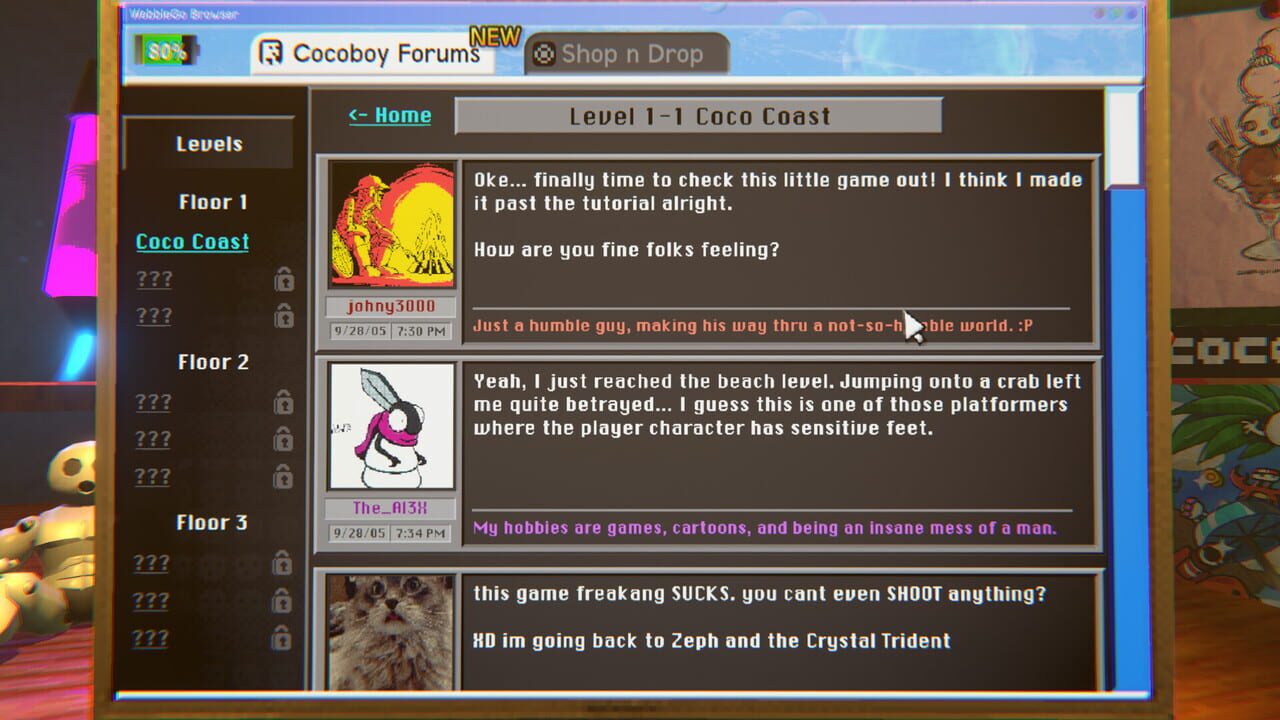Open the first ??? level under Floor 2
Screen dimensions: 1280x720
[153, 400]
